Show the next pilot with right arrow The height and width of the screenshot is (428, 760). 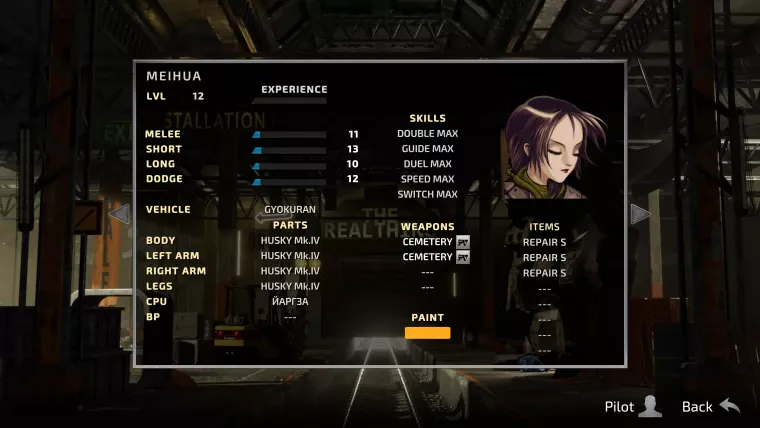[641, 214]
